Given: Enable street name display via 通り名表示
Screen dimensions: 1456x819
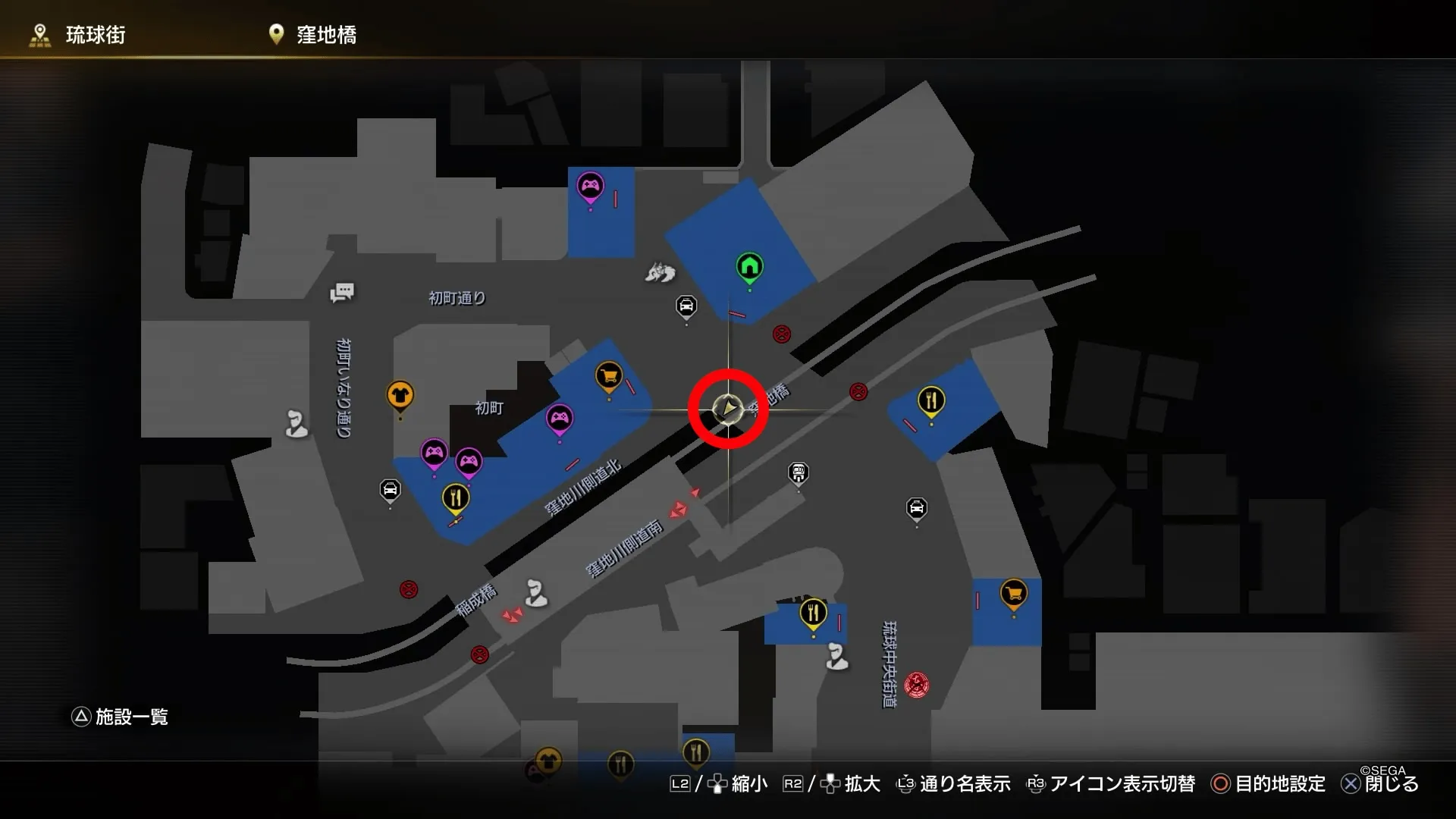Looking at the screenshot, I should click(x=965, y=785).
